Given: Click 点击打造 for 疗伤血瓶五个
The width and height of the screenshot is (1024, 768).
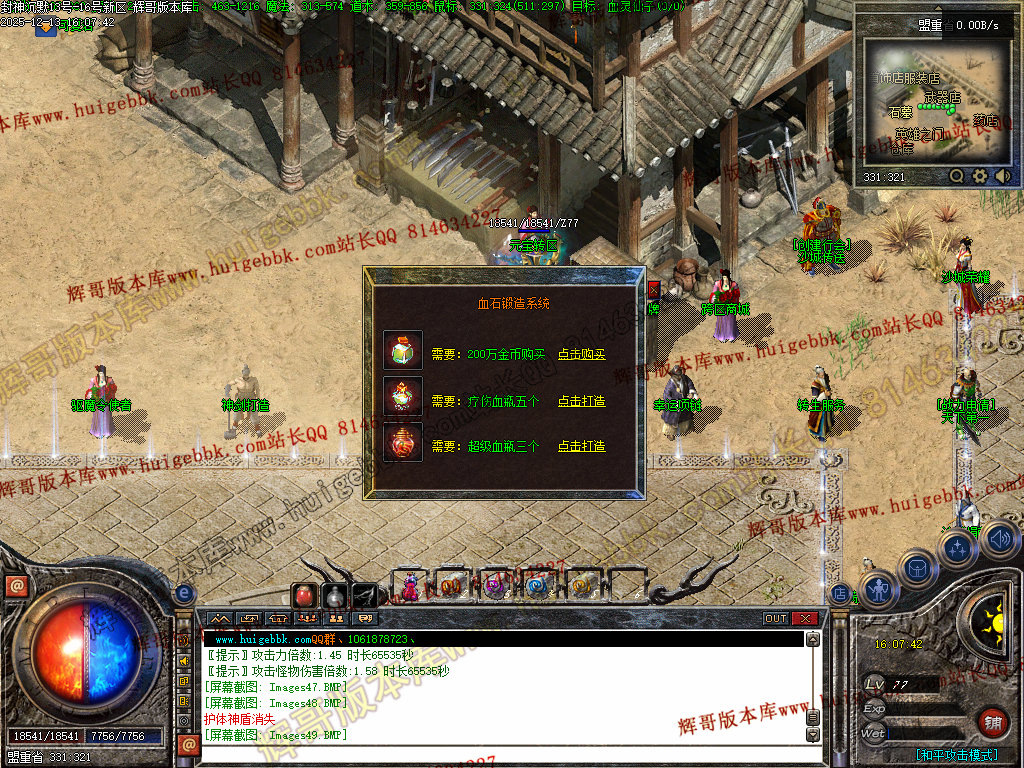Looking at the screenshot, I should (x=581, y=401).
